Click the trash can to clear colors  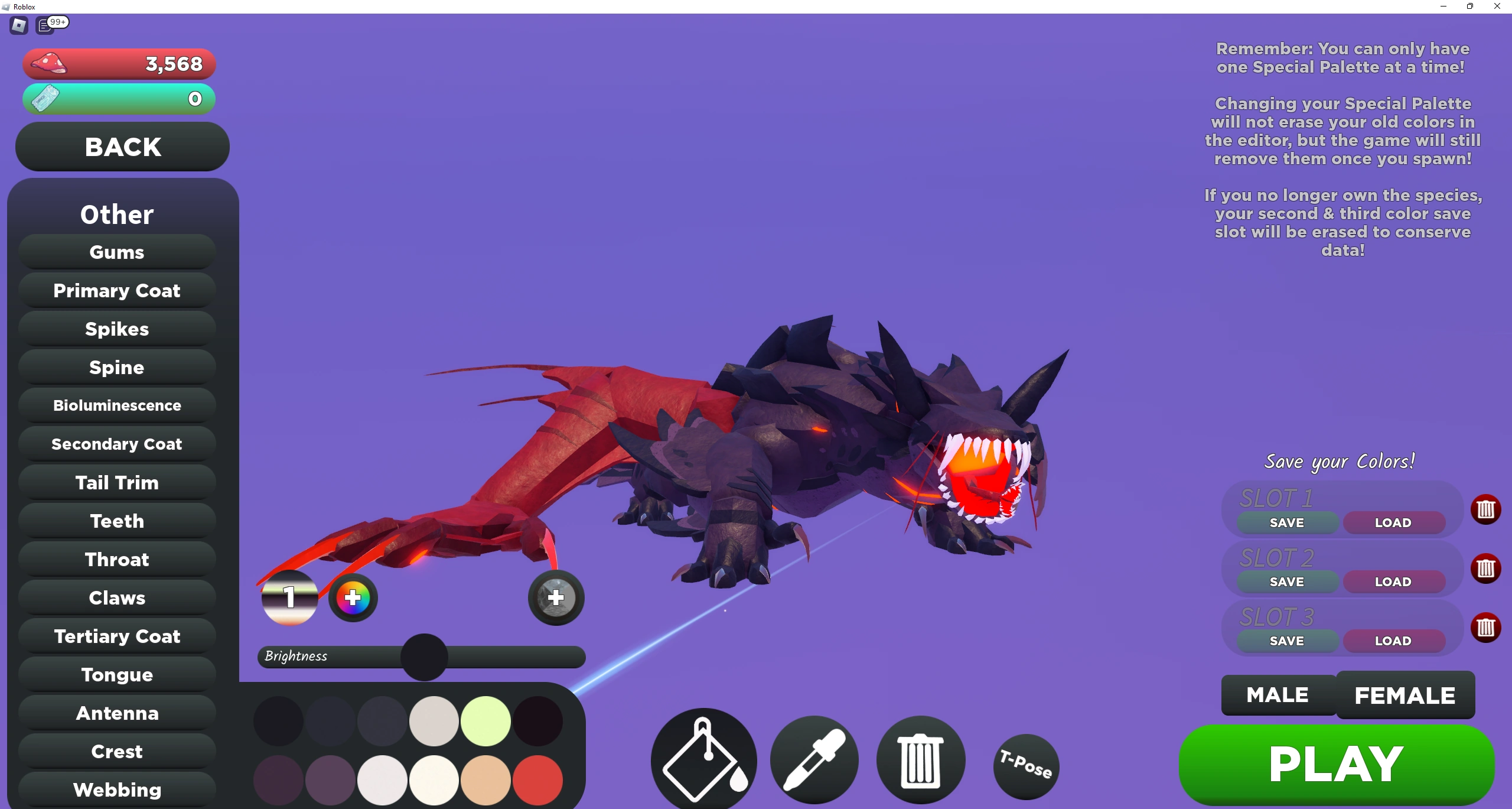pos(920,761)
